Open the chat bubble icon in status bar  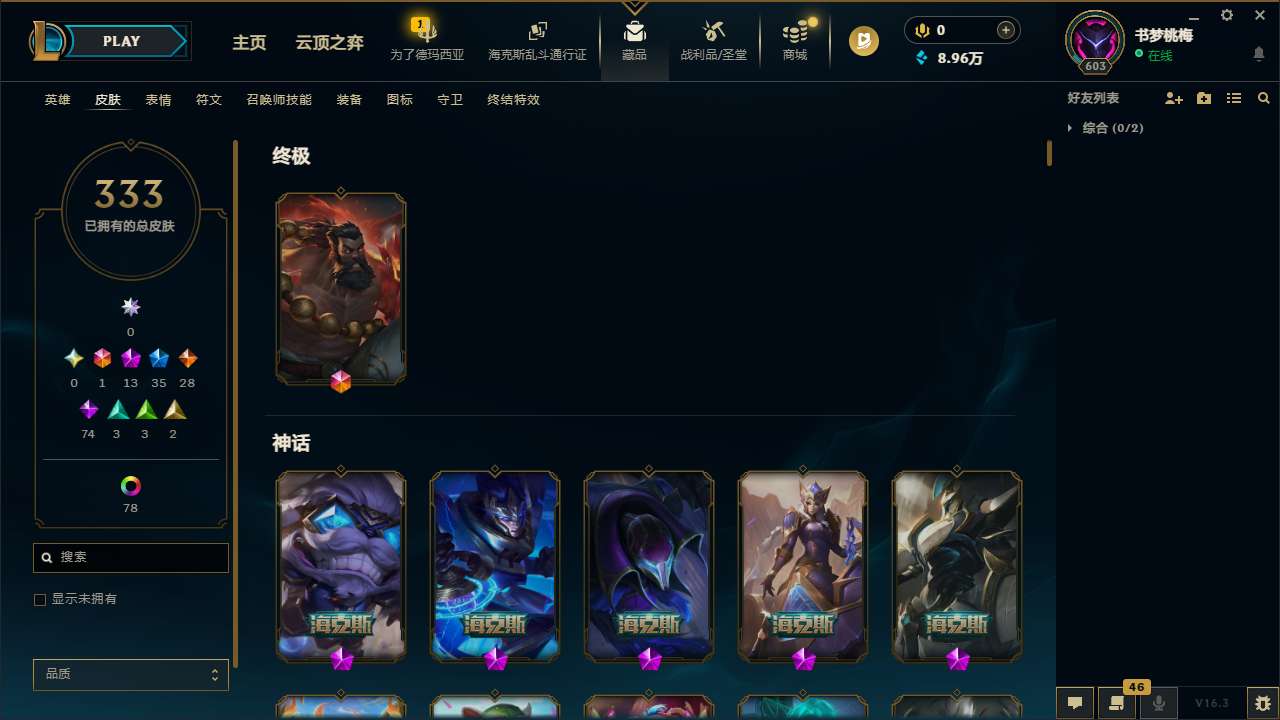pyautogui.click(x=1075, y=703)
